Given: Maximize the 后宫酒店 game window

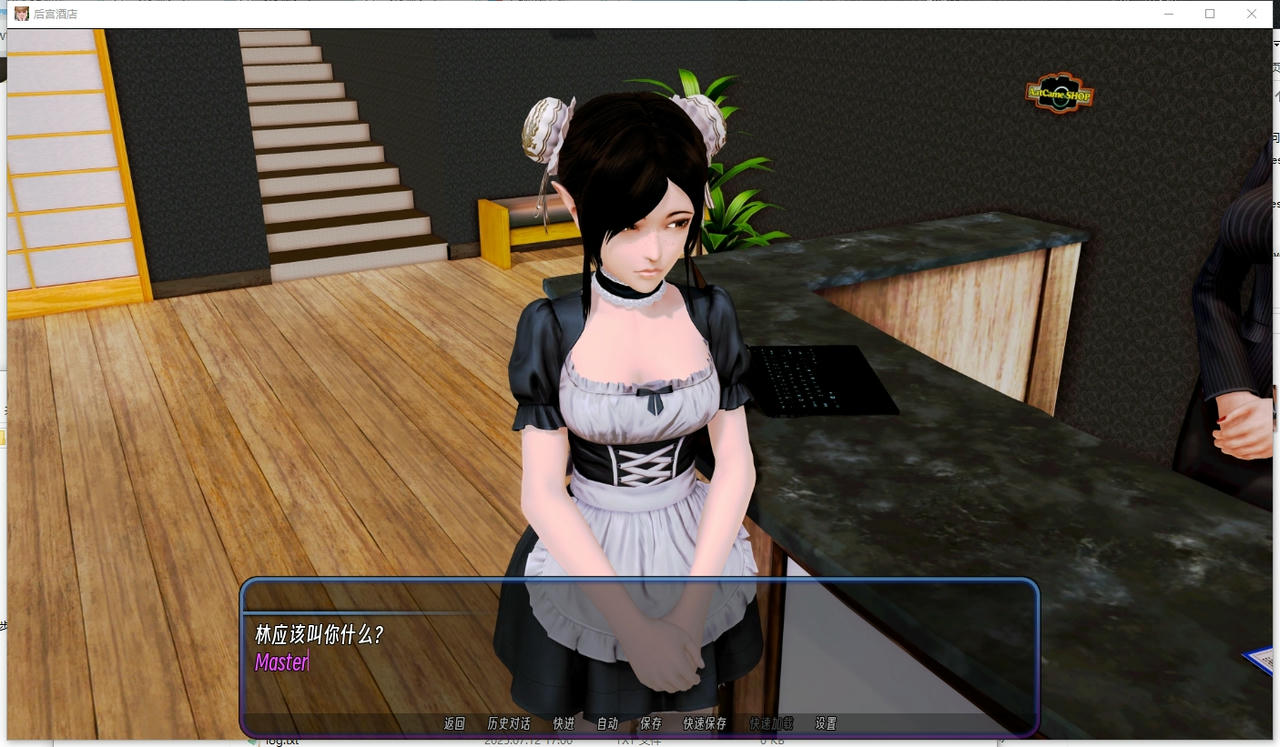Looking at the screenshot, I should pyautogui.click(x=1210, y=14).
